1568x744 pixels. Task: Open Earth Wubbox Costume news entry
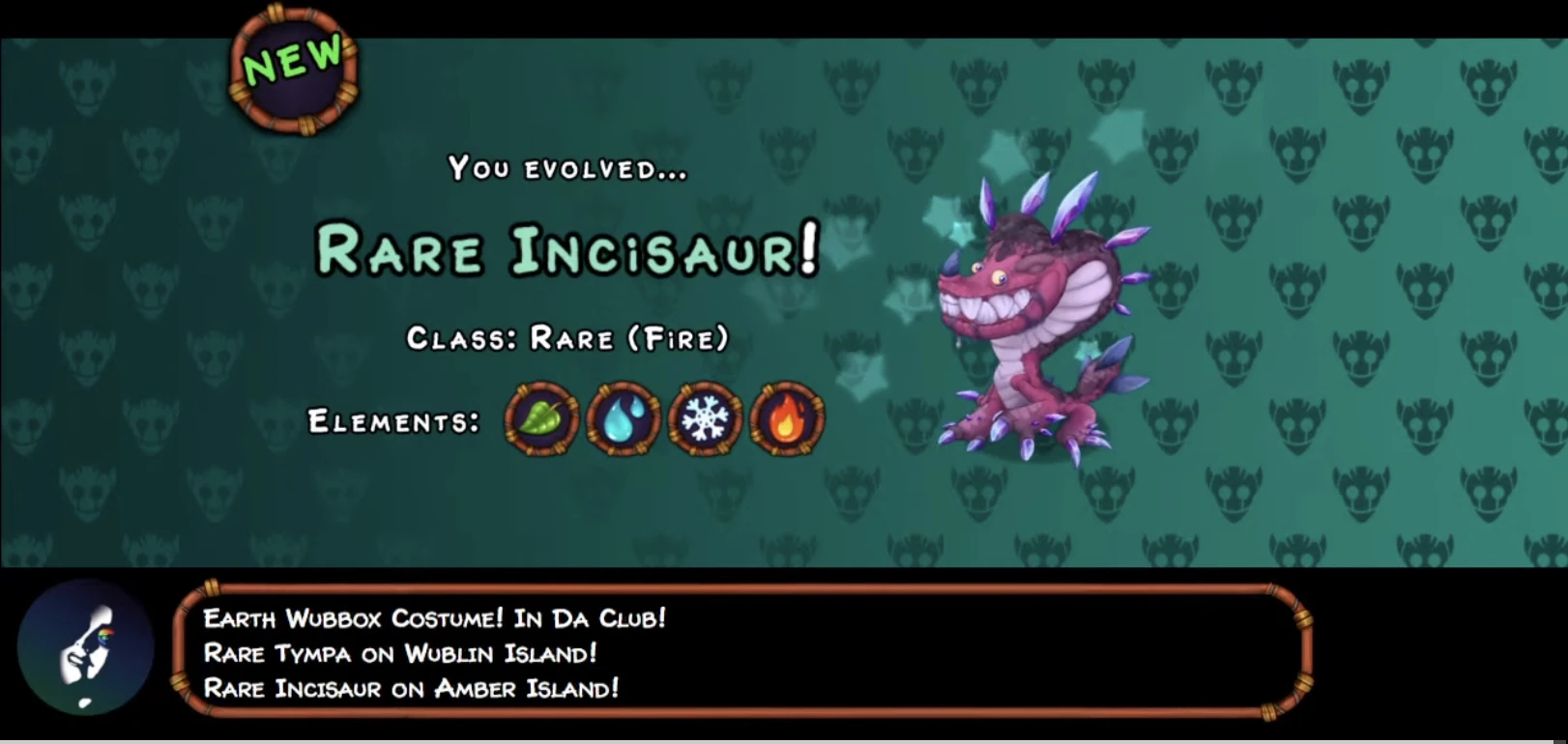click(x=435, y=618)
